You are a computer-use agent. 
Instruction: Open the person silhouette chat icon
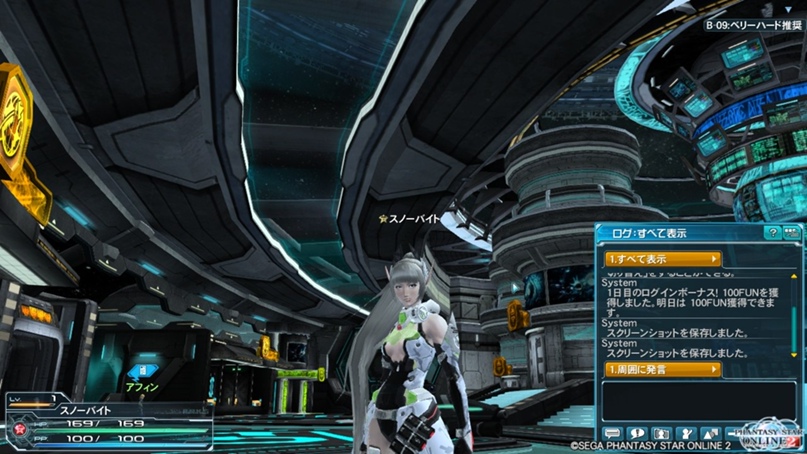click(660, 433)
